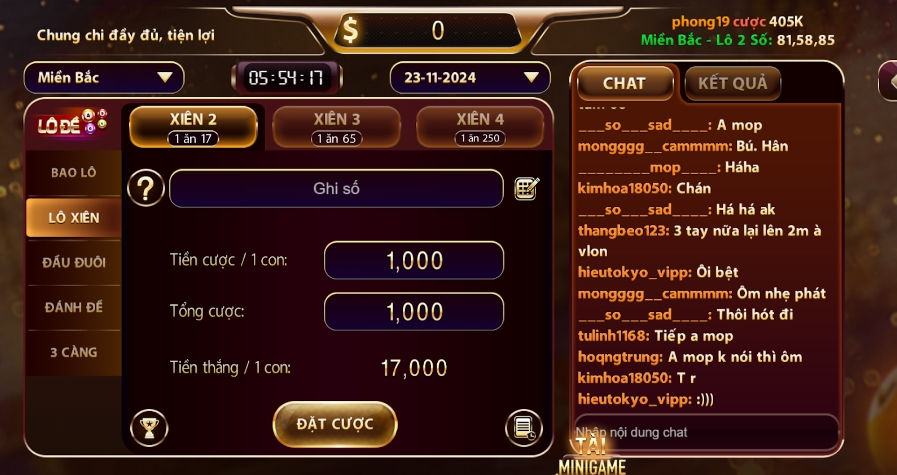Open the Miền Bắc region dropdown

pyautogui.click(x=104, y=77)
